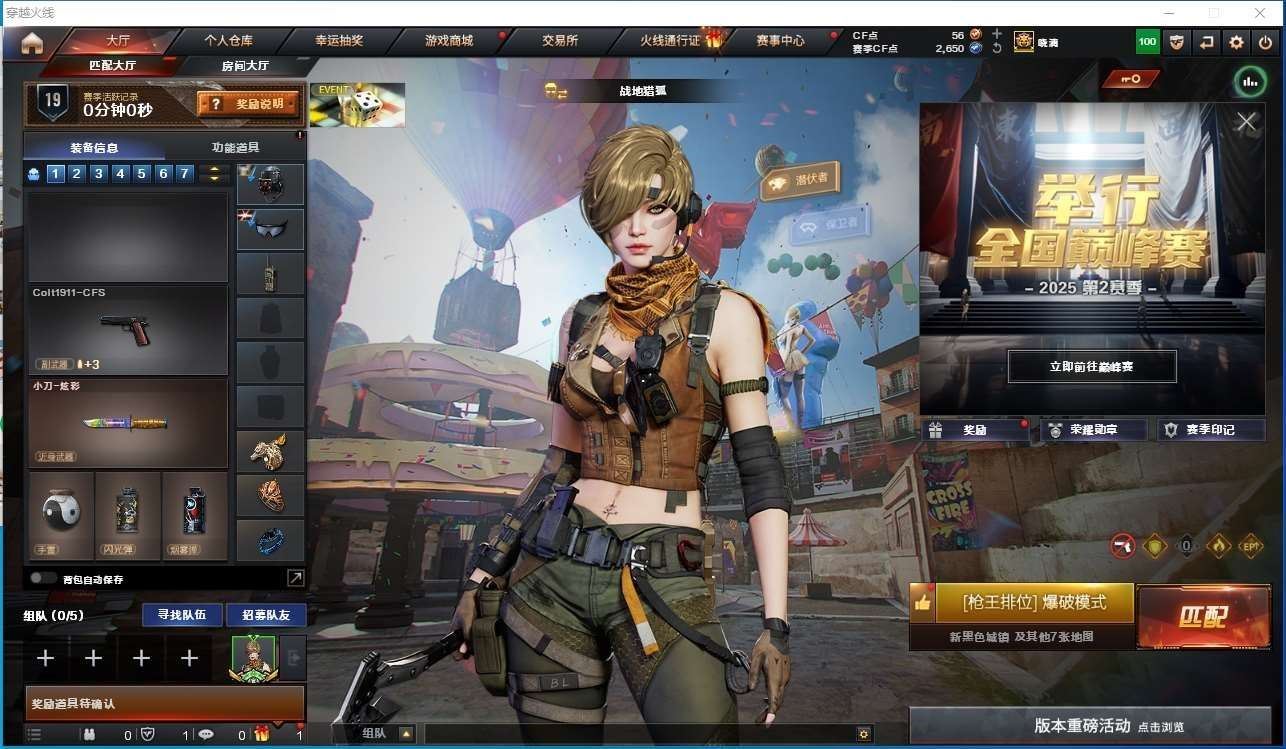Open the 赛事中心 page
1286x749 pixels.
click(780, 41)
